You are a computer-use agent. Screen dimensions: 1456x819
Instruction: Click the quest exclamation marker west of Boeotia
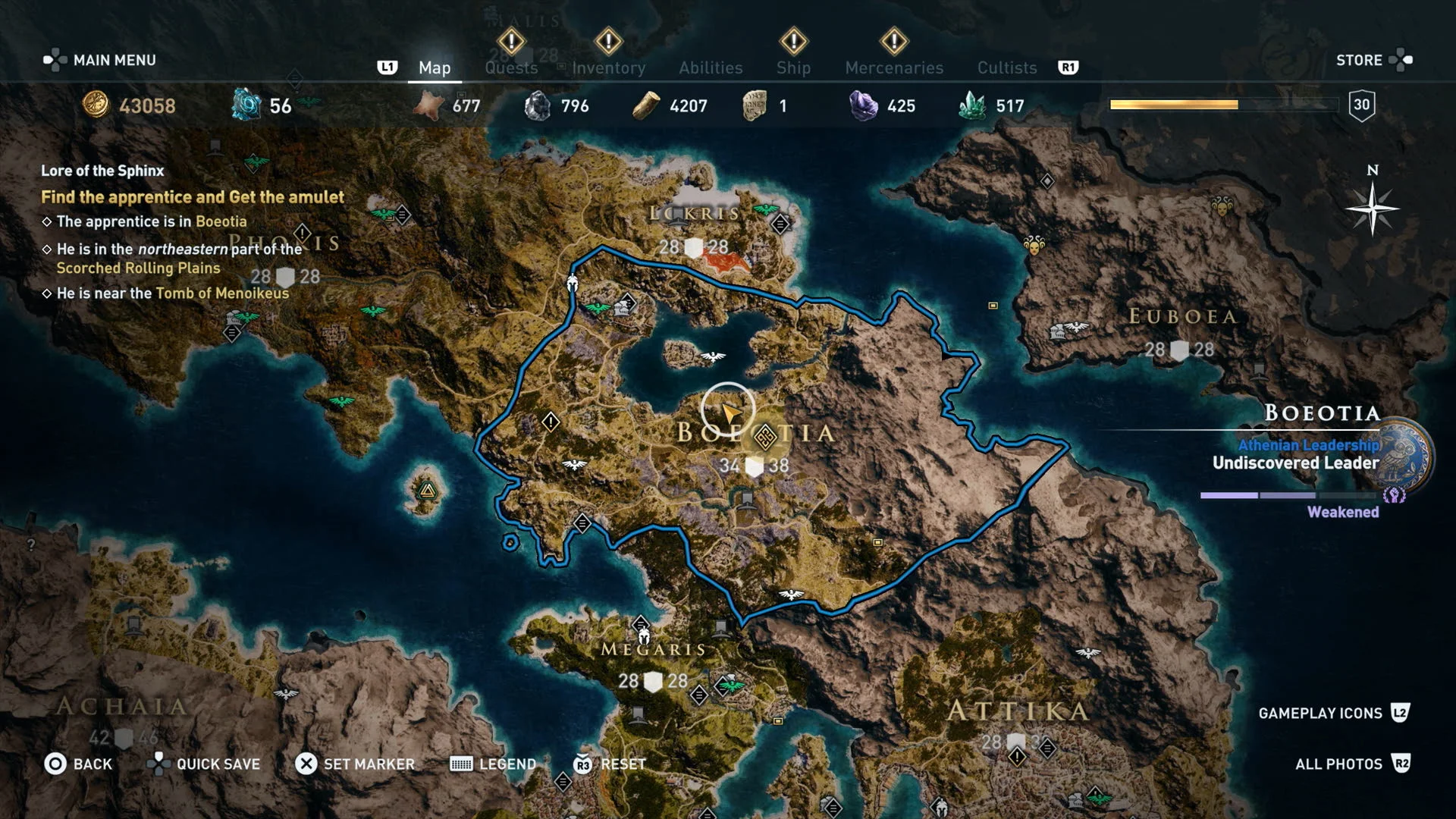click(551, 422)
